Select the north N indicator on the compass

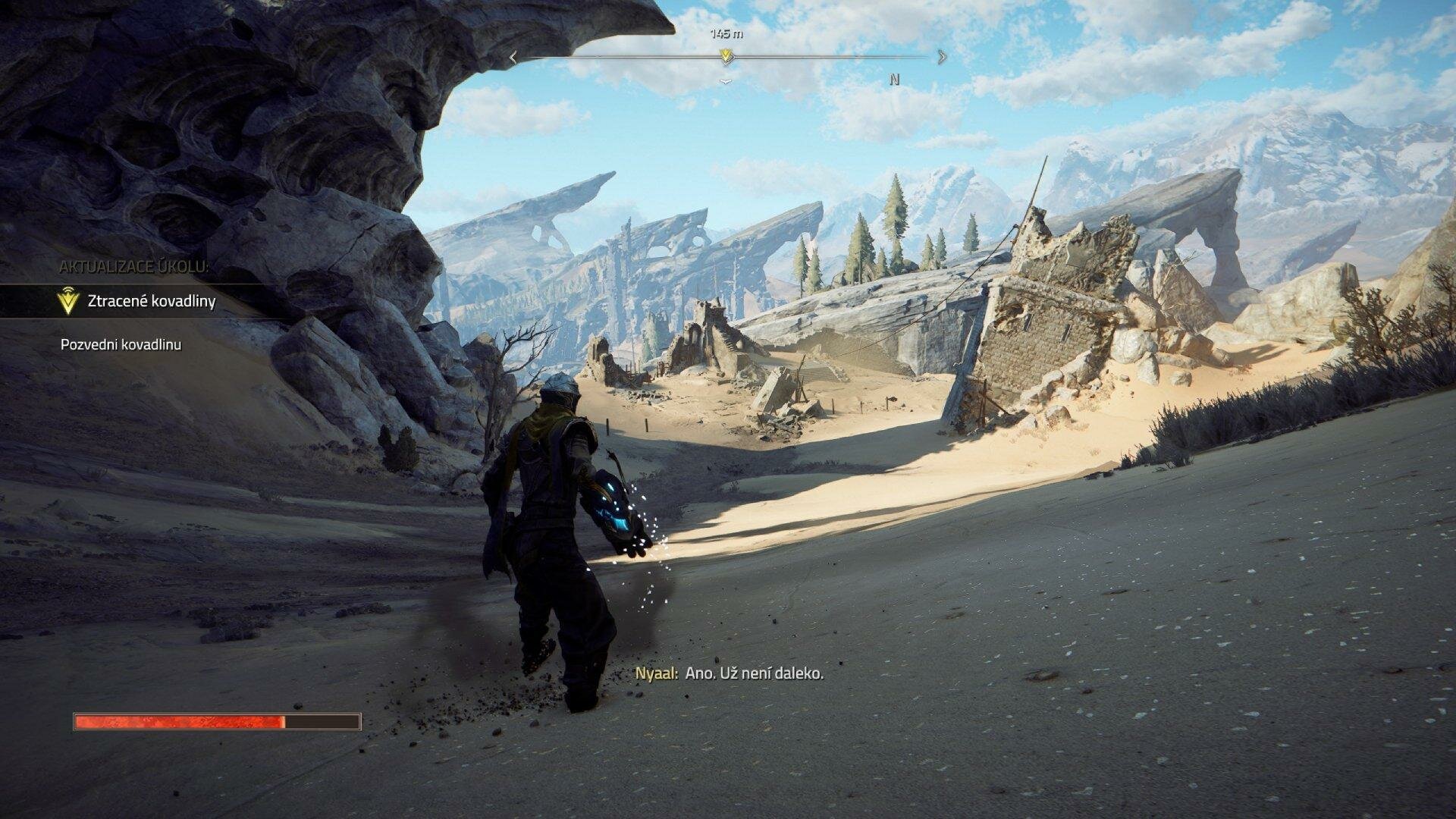click(x=895, y=80)
